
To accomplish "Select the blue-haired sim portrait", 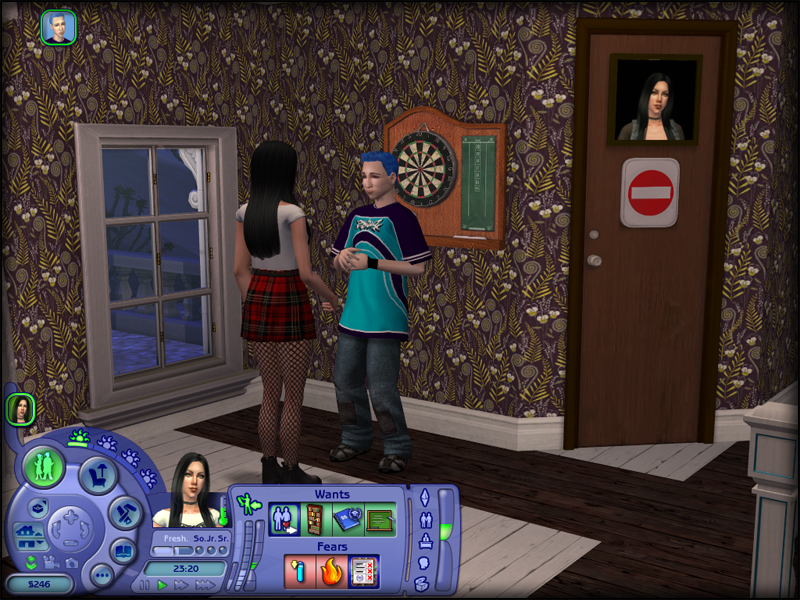I will [x=58, y=27].
